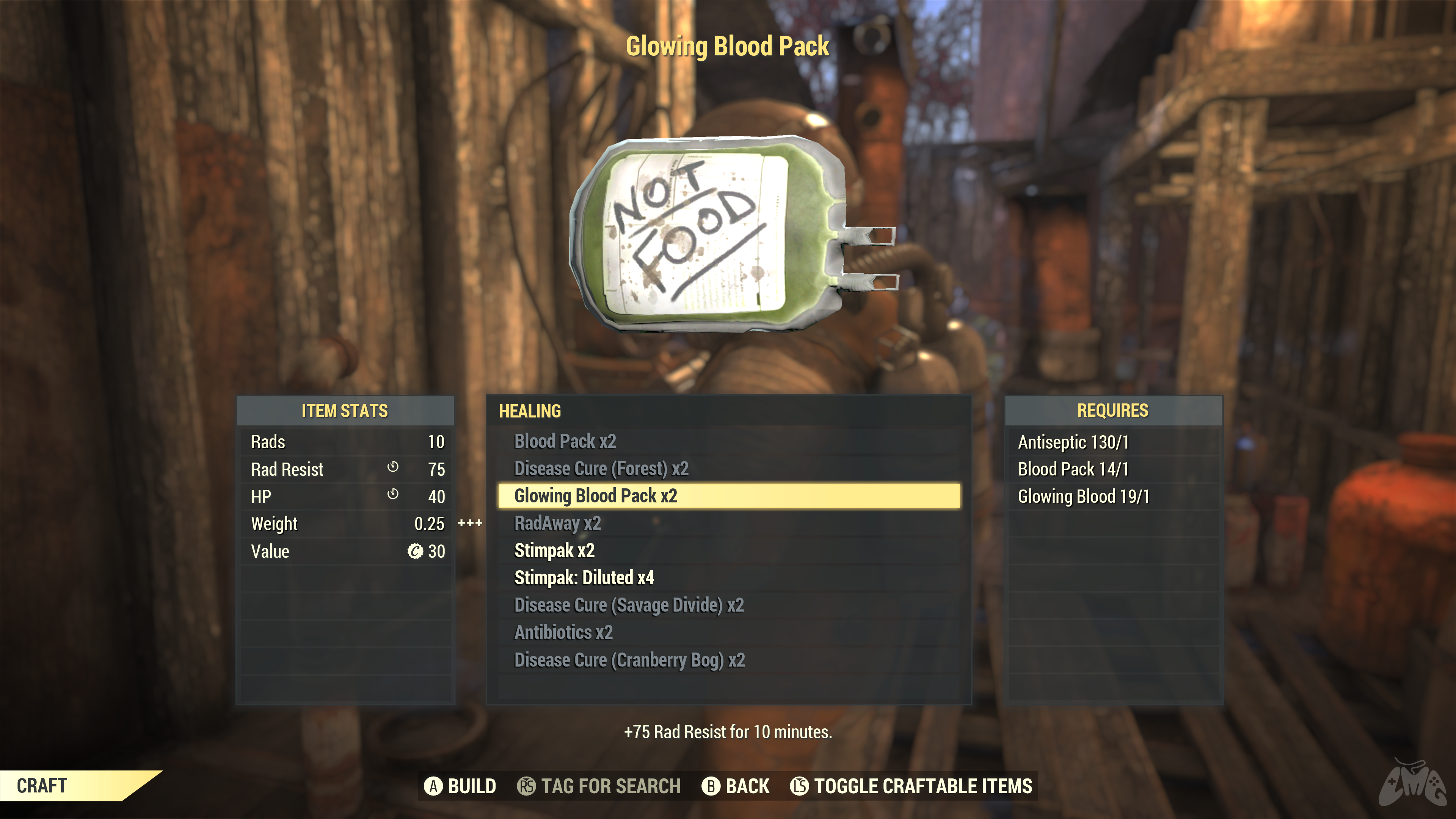Choose Stimpak: Diluted x4 recipe
This screenshot has width=1456, height=819.
point(584,577)
